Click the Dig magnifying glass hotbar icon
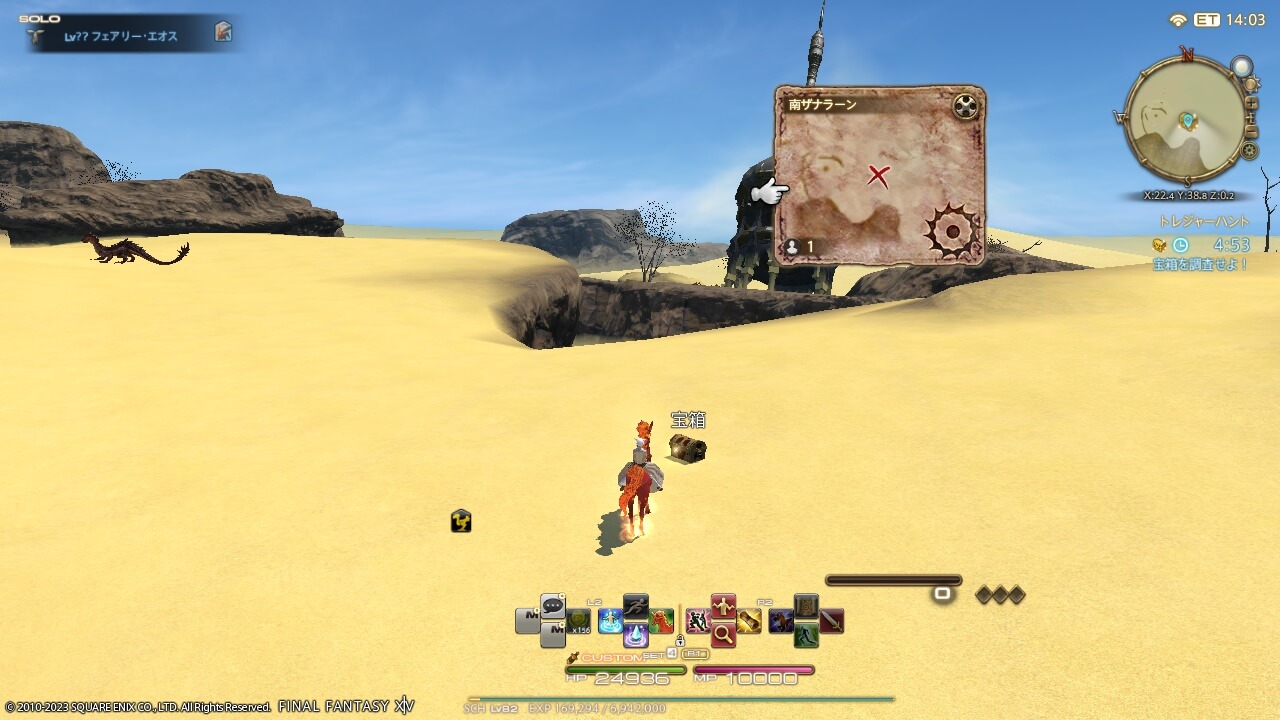Image resolution: width=1280 pixels, height=720 pixels. pos(725,635)
